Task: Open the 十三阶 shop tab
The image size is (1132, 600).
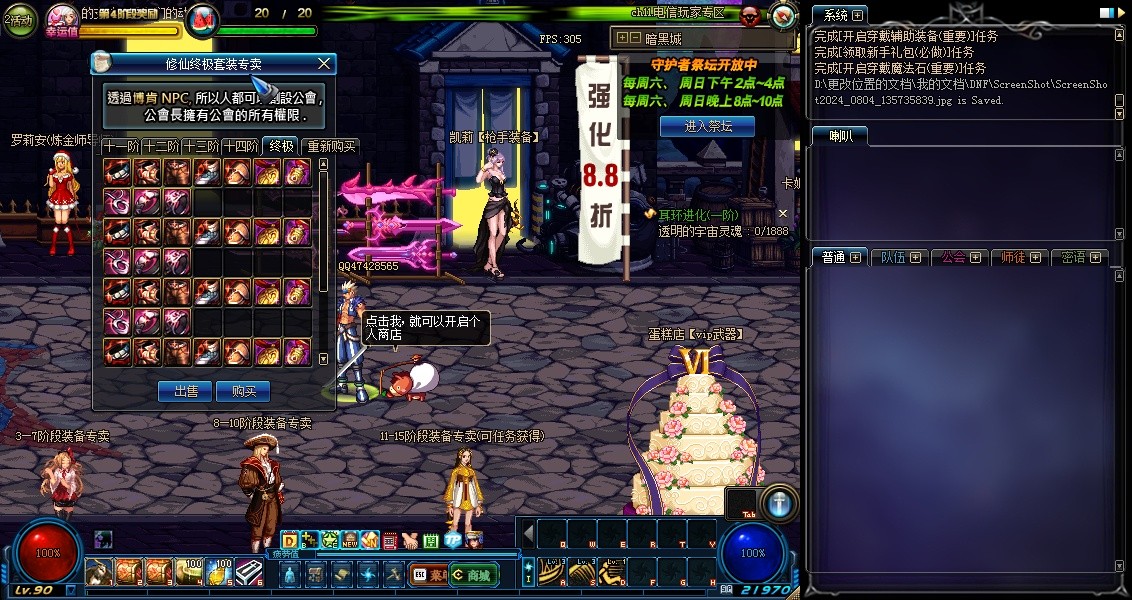Action: (201, 146)
